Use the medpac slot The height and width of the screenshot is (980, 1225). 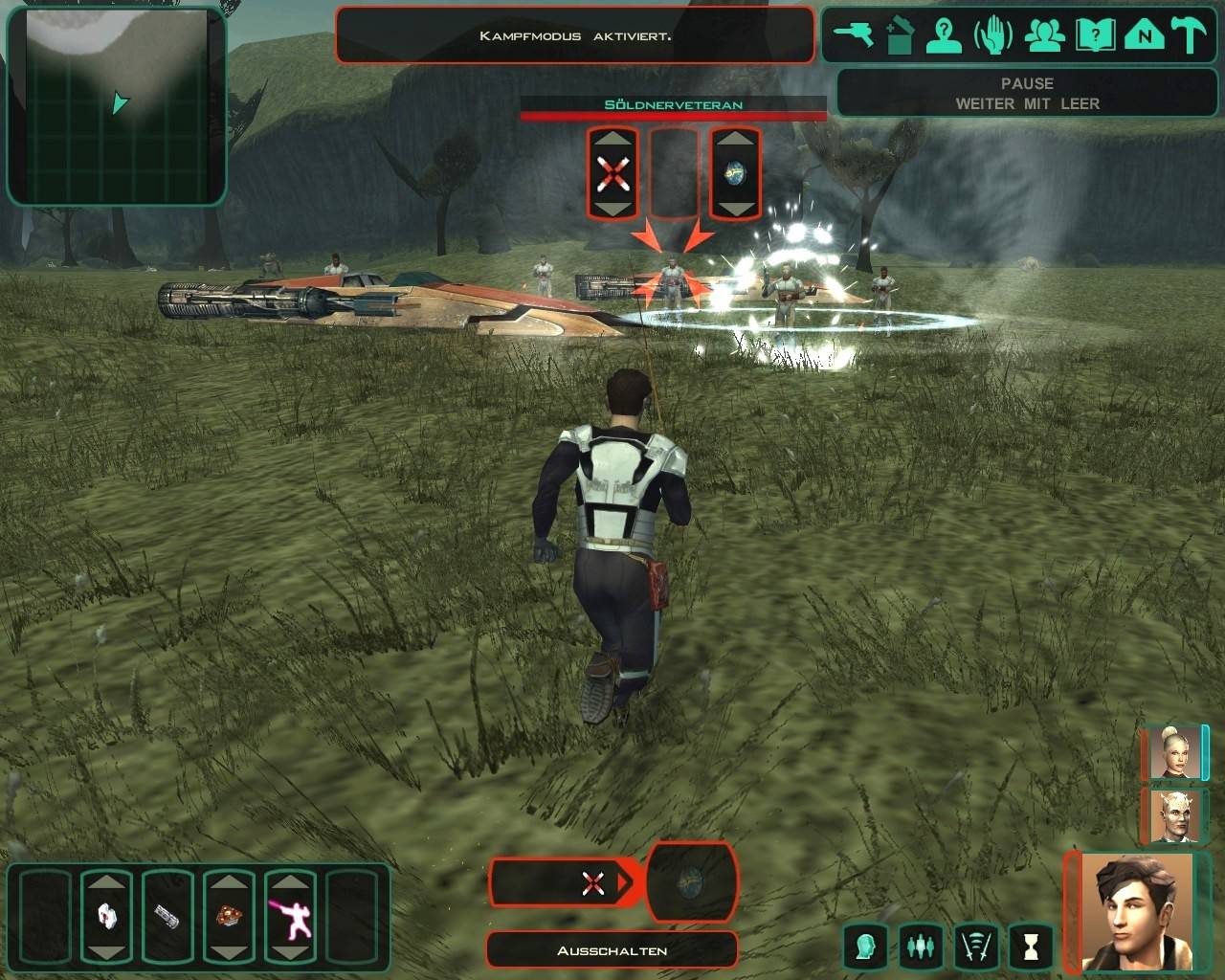(x=106, y=917)
